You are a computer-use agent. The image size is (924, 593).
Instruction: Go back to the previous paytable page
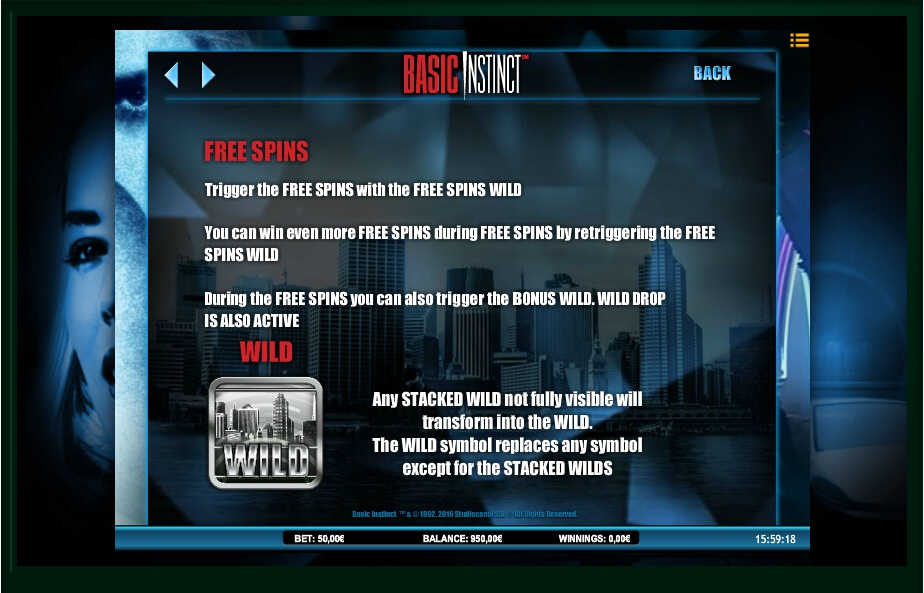(x=171, y=75)
